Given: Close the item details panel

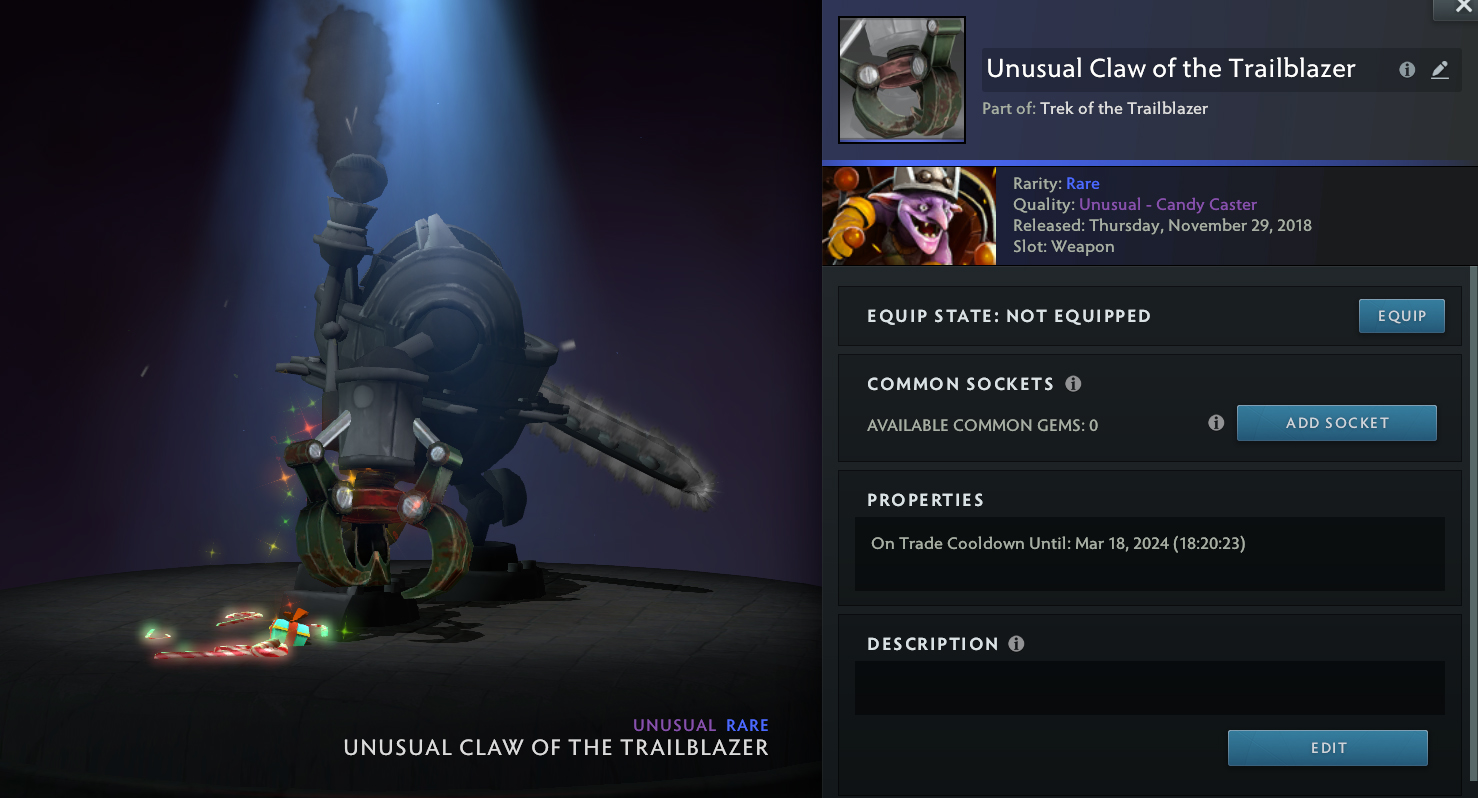Looking at the screenshot, I should click(x=1455, y=8).
